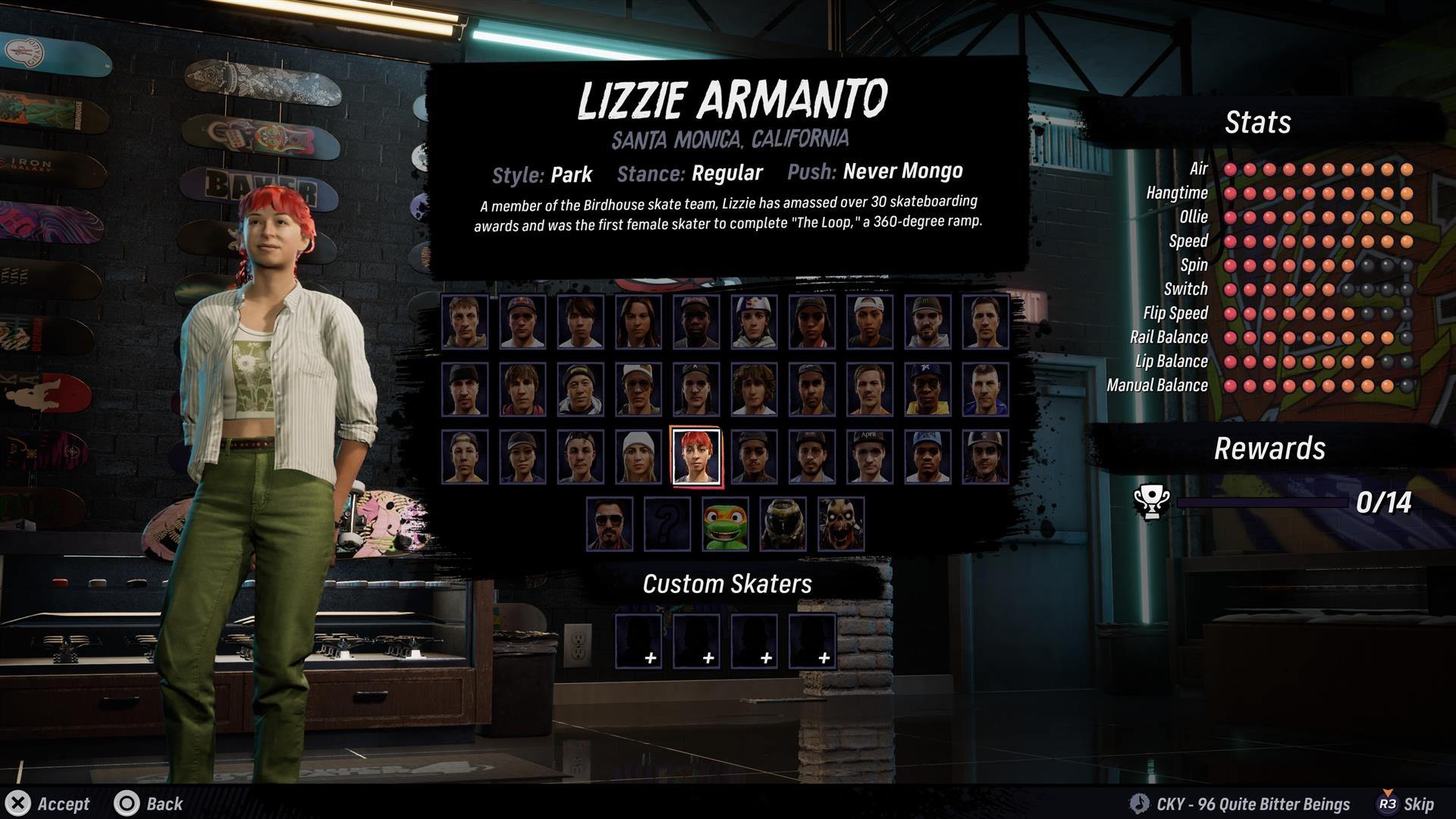Choose the curly brown-haired skater portrait

754,389
